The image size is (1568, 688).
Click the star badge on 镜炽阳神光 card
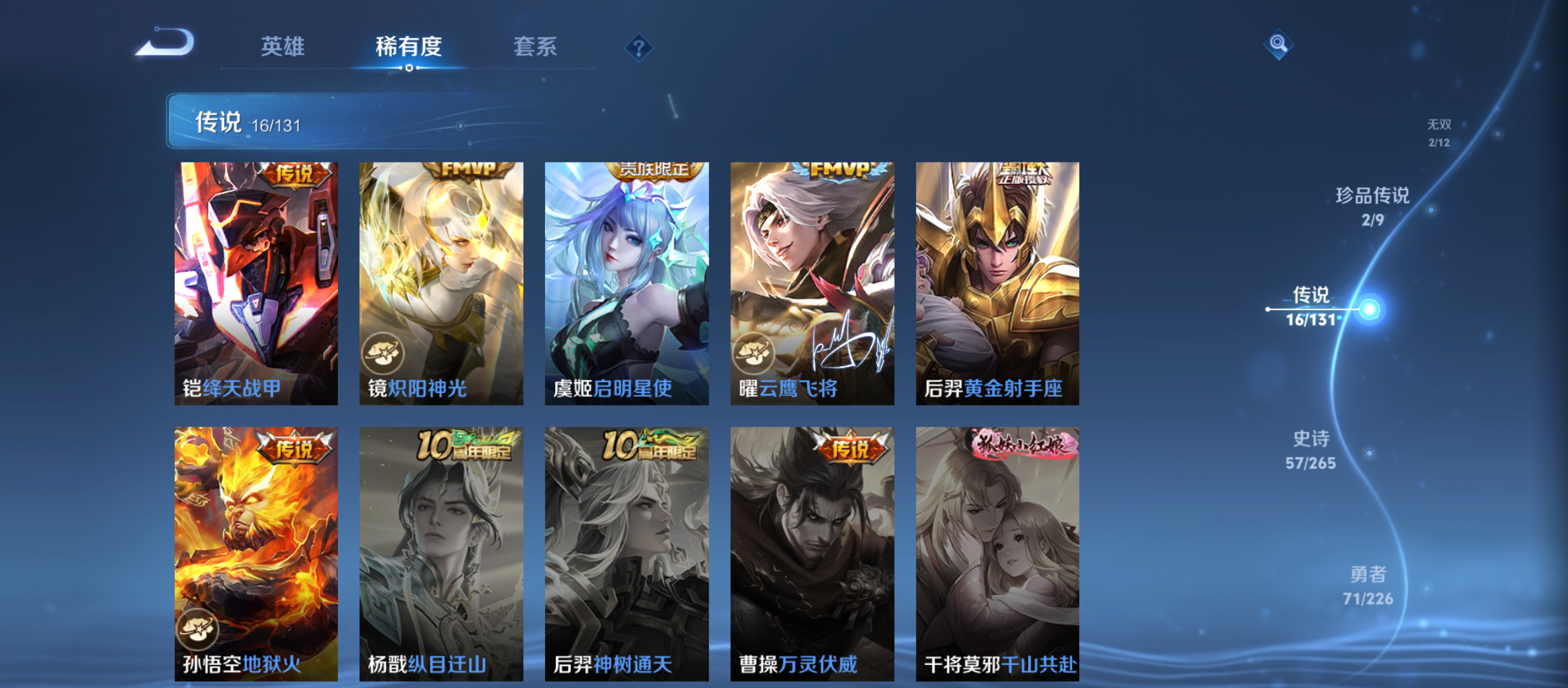382,351
